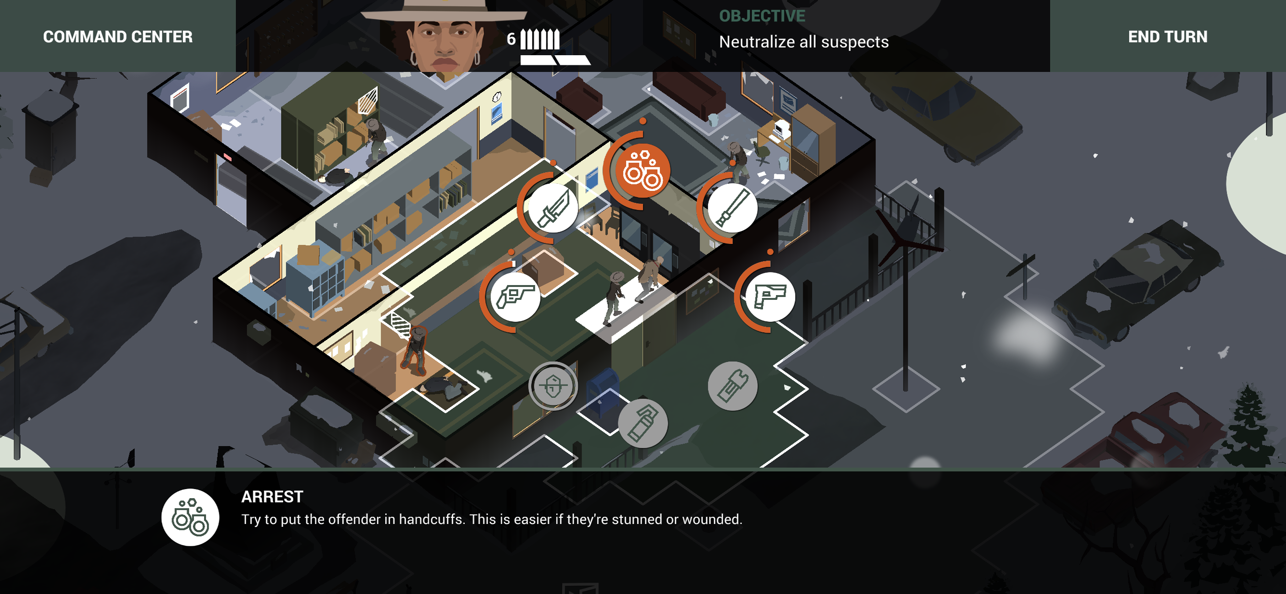Select the semi-automatic pistol action

(x=769, y=296)
